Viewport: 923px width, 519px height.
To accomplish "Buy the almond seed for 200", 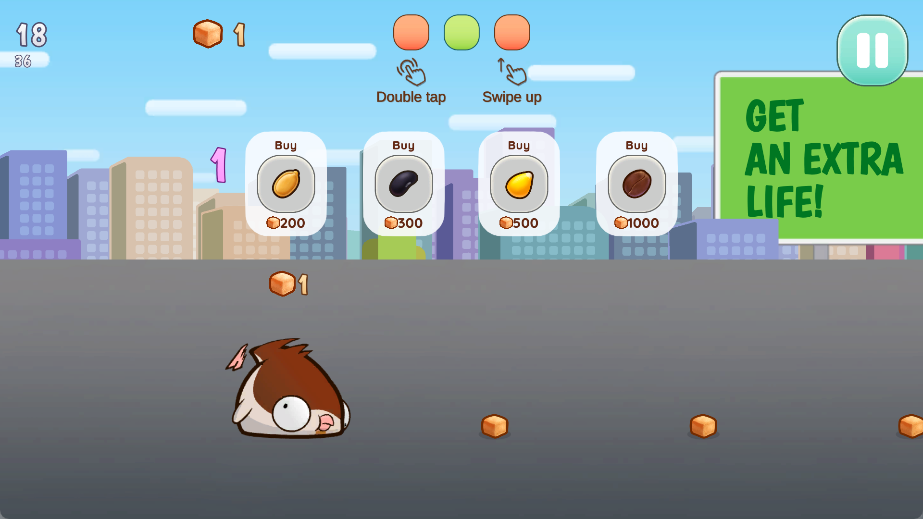I will pos(286,184).
